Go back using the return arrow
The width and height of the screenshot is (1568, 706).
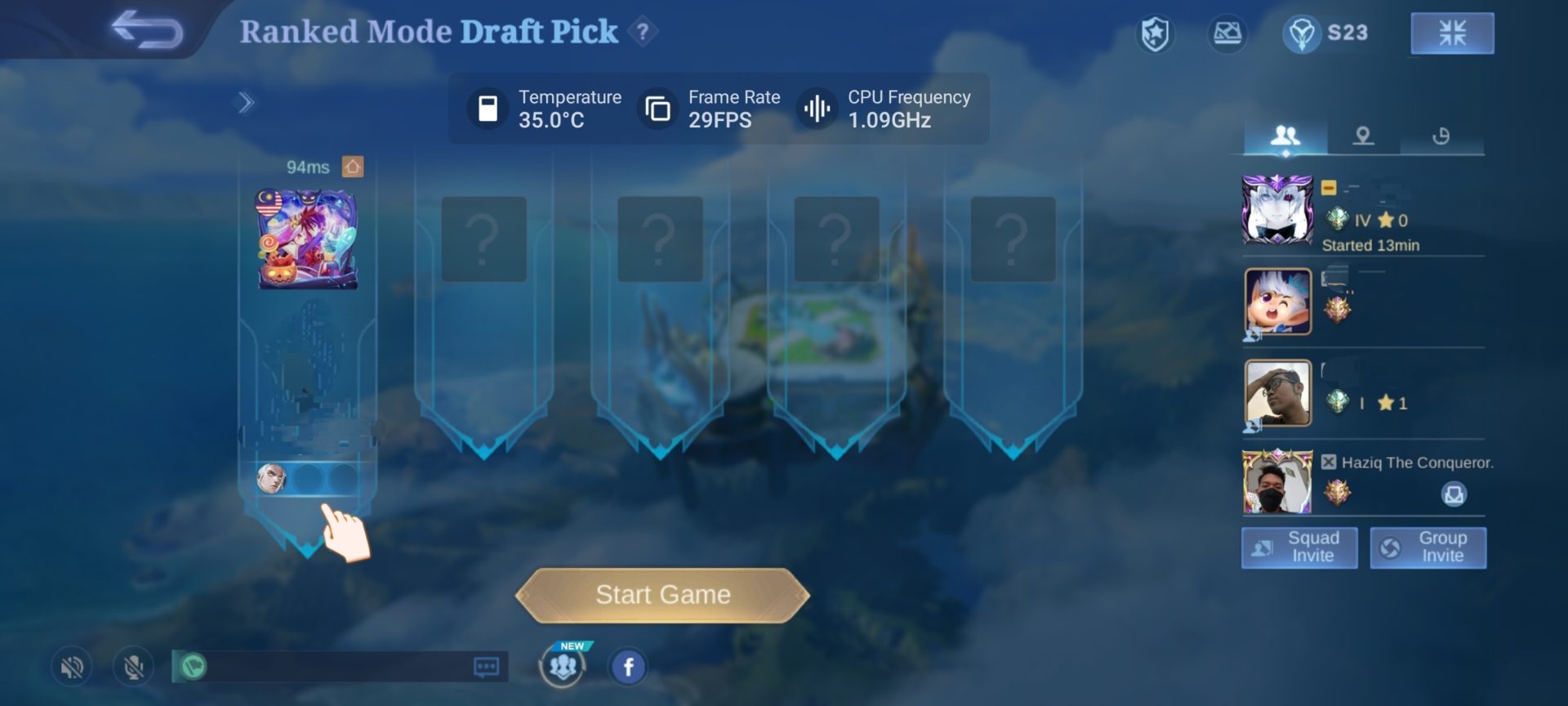click(x=147, y=30)
